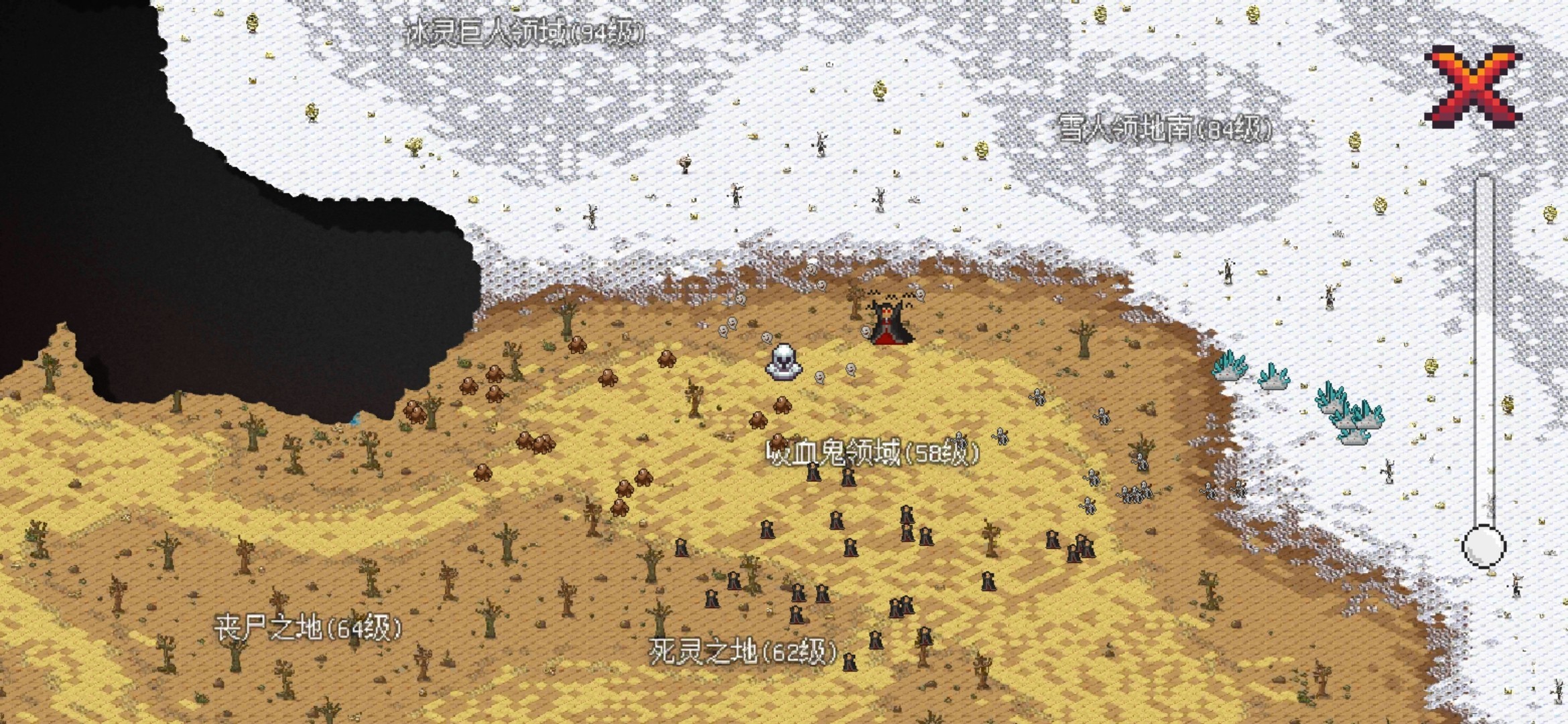Close the world map with the red X
1568x724 pixels.
click(1473, 86)
